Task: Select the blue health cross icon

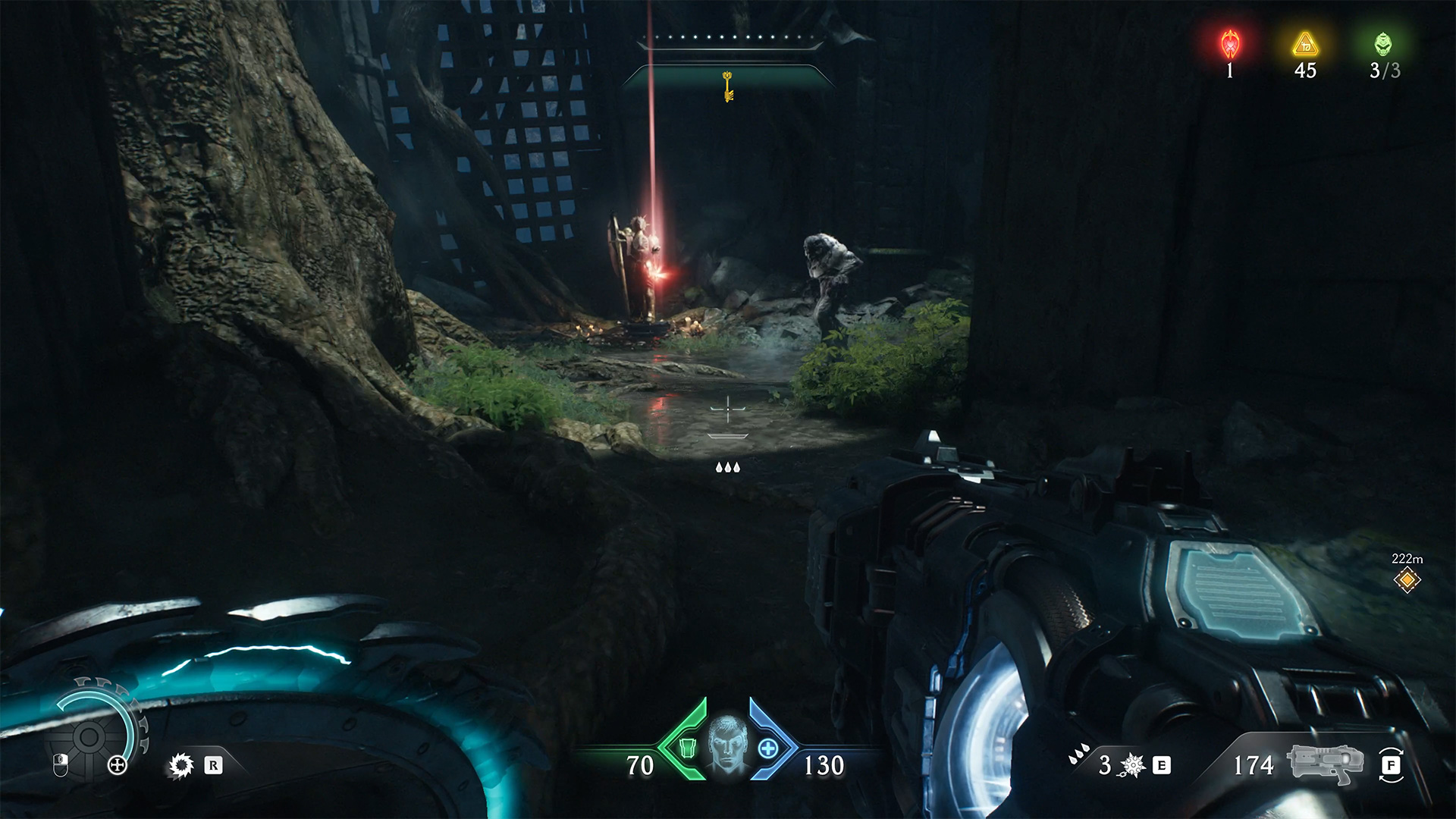Action: point(767,748)
